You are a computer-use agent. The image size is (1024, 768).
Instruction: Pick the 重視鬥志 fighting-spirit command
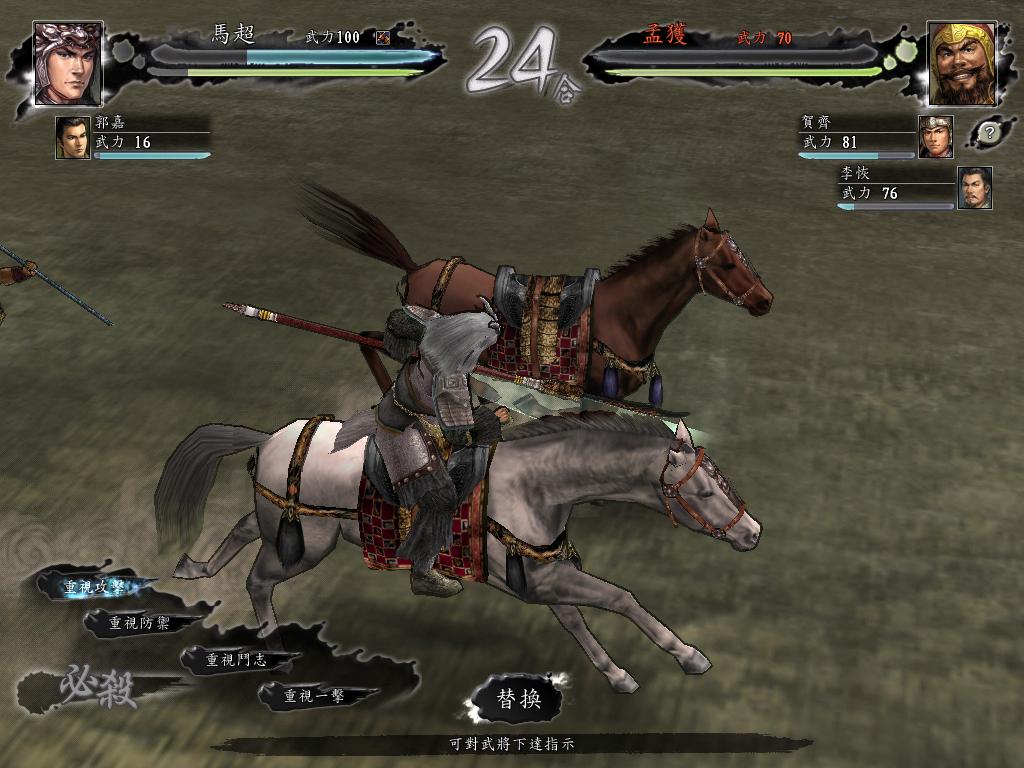point(236,660)
